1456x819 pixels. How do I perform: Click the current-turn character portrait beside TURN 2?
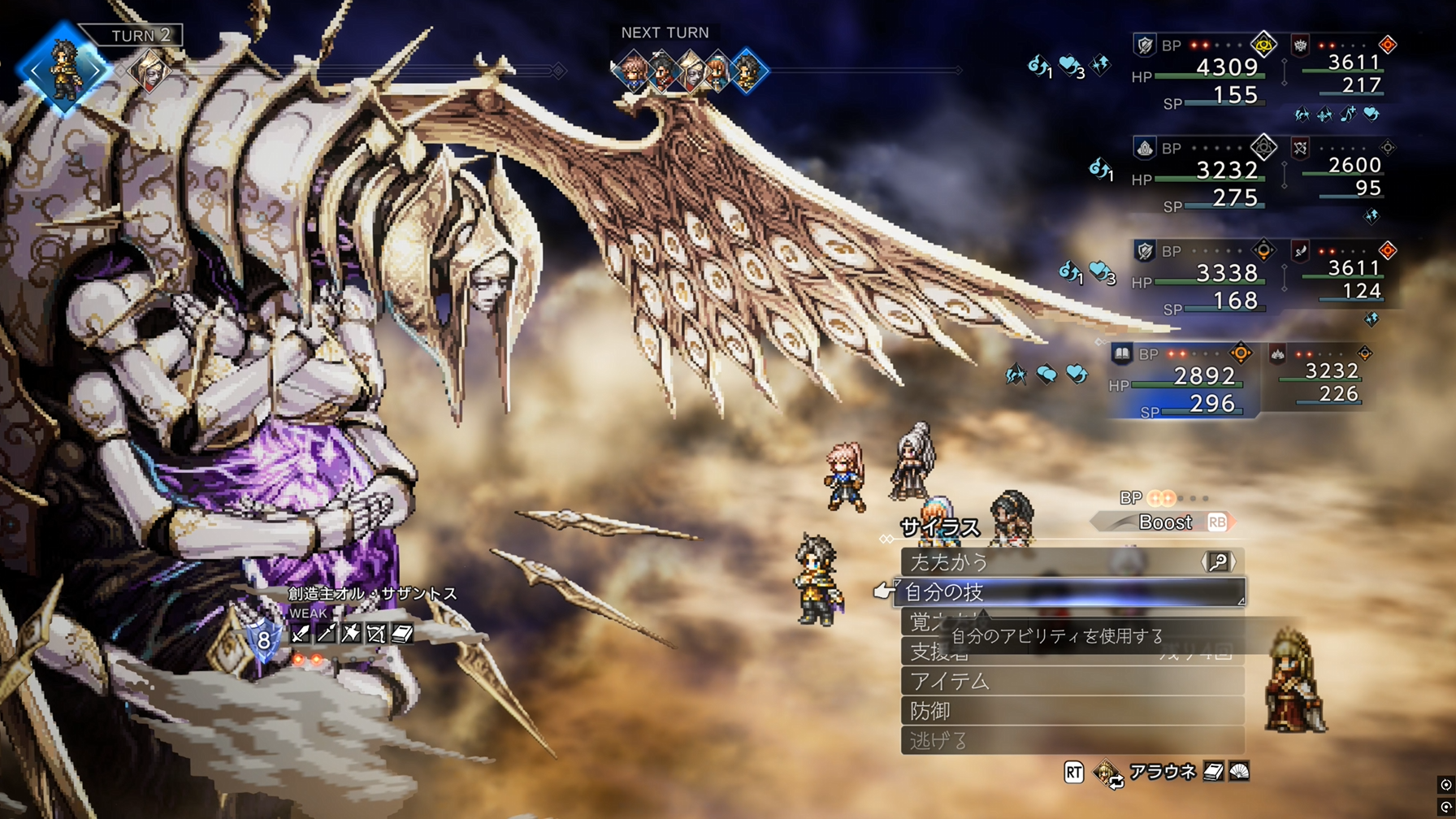click(63, 70)
